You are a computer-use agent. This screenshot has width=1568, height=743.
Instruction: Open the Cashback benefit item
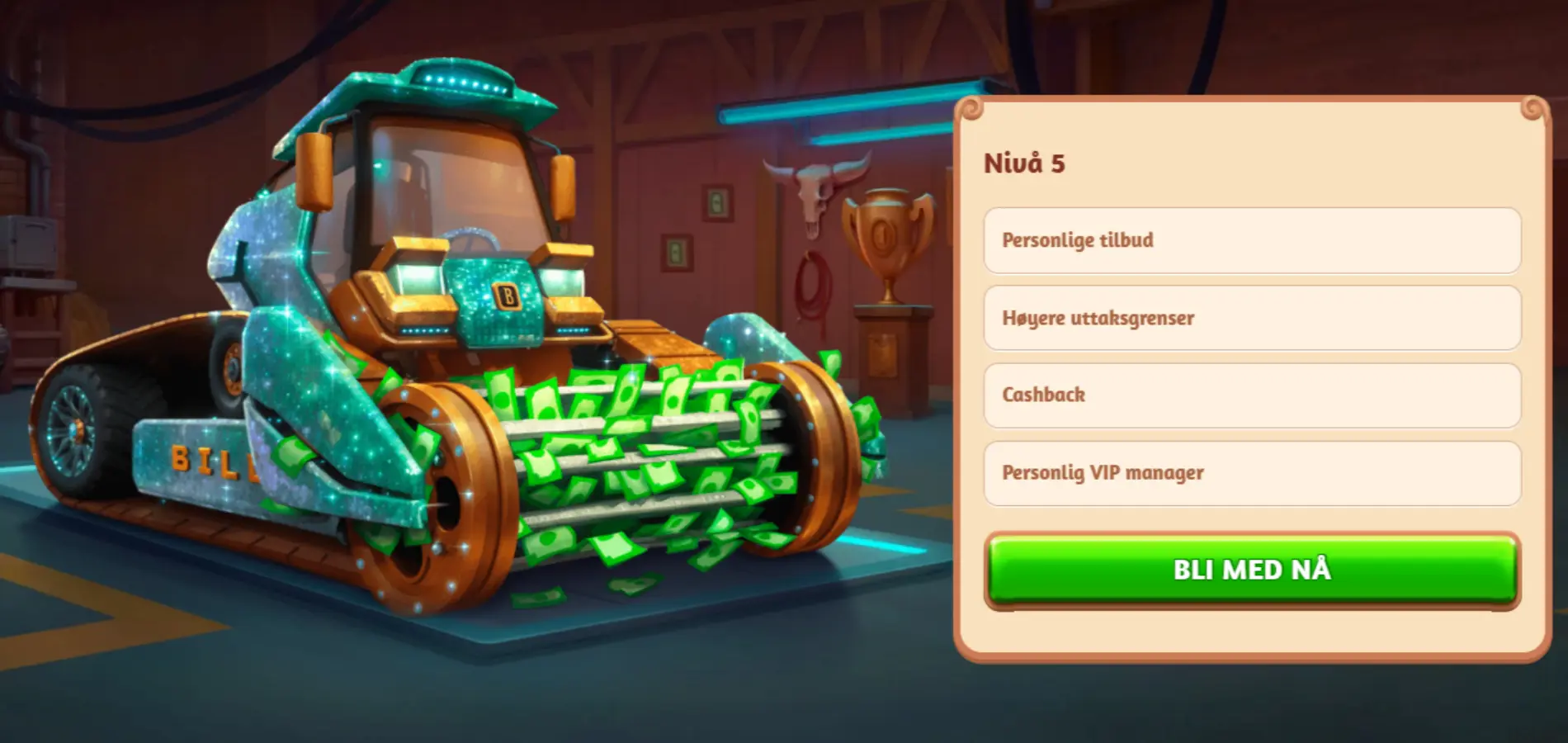click(x=1250, y=395)
